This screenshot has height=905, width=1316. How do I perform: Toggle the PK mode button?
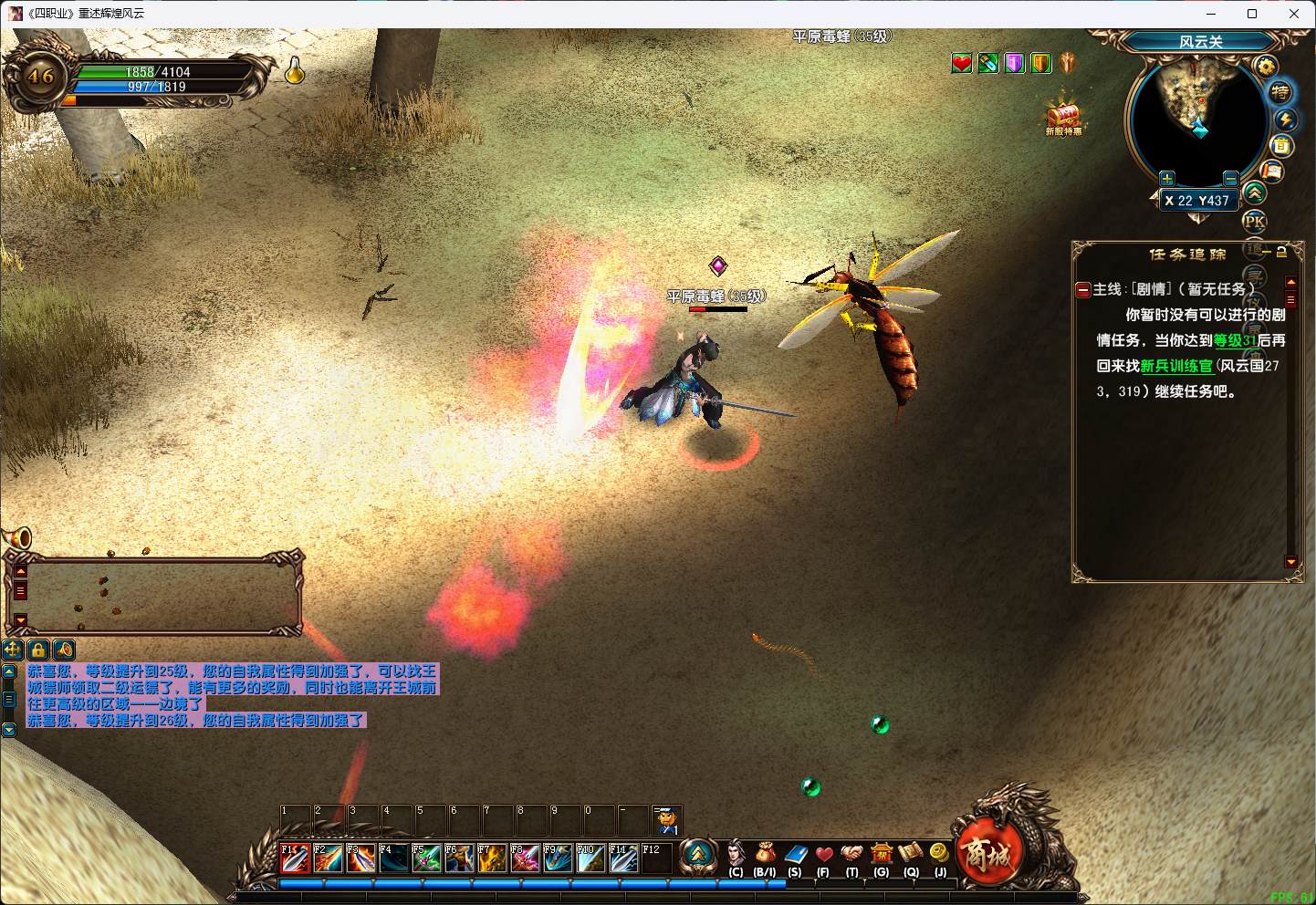tap(1255, 221)
